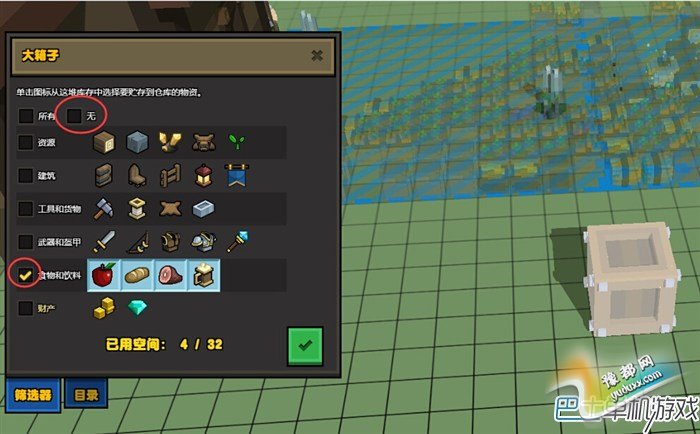Toggle the 武器和盔甲 checkbox

click(x=25, y=242)
